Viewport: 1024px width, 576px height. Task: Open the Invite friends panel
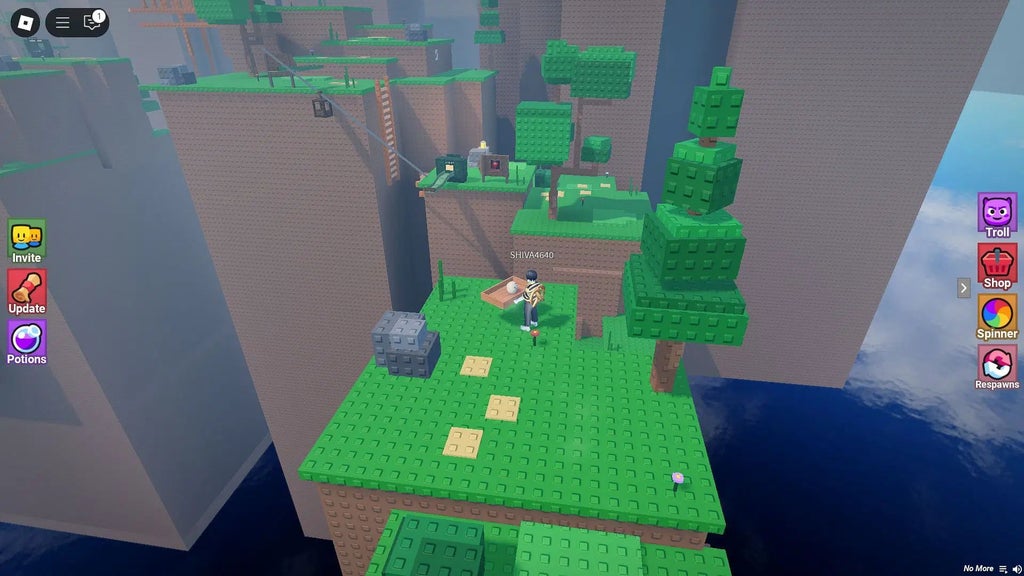[27, 241]
